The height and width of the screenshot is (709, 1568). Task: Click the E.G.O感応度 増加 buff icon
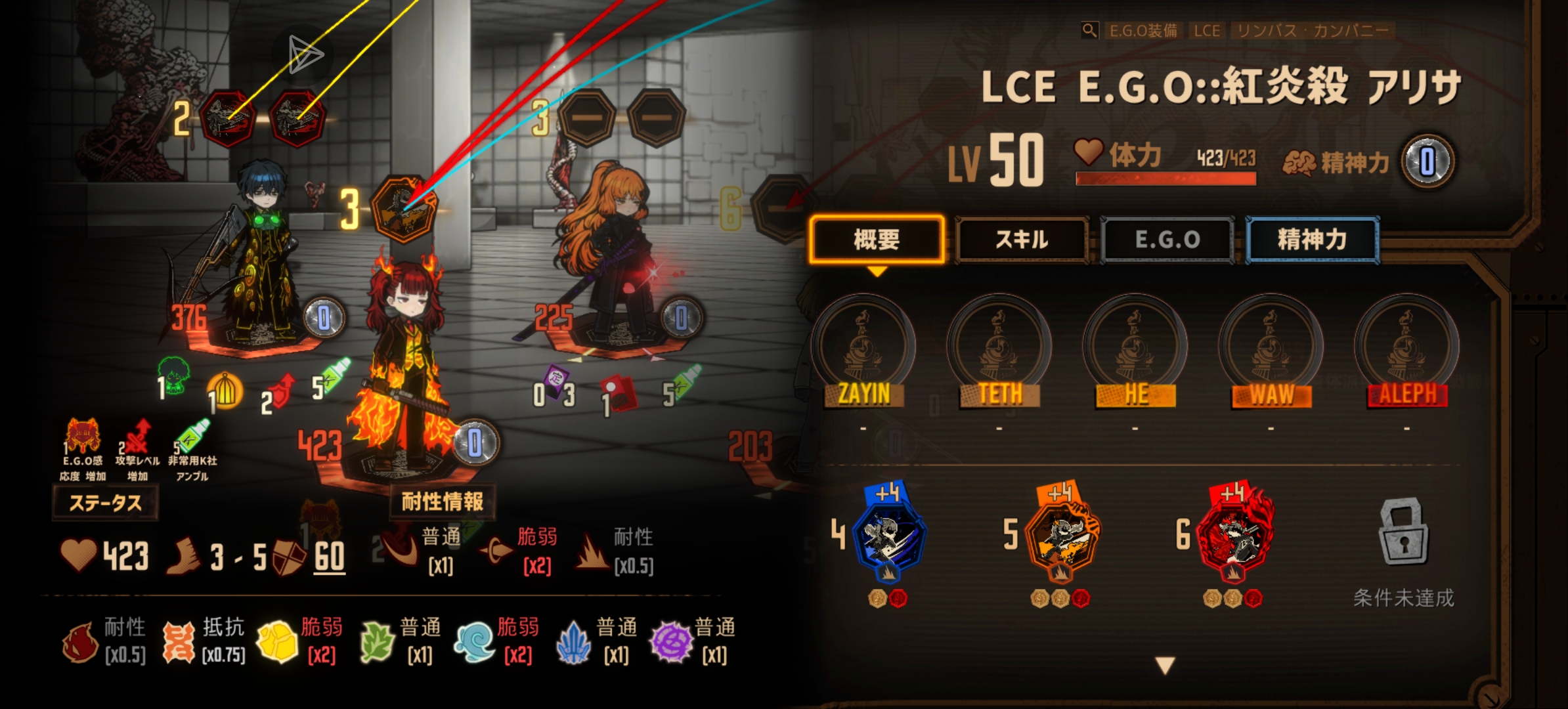coord(83,437)
